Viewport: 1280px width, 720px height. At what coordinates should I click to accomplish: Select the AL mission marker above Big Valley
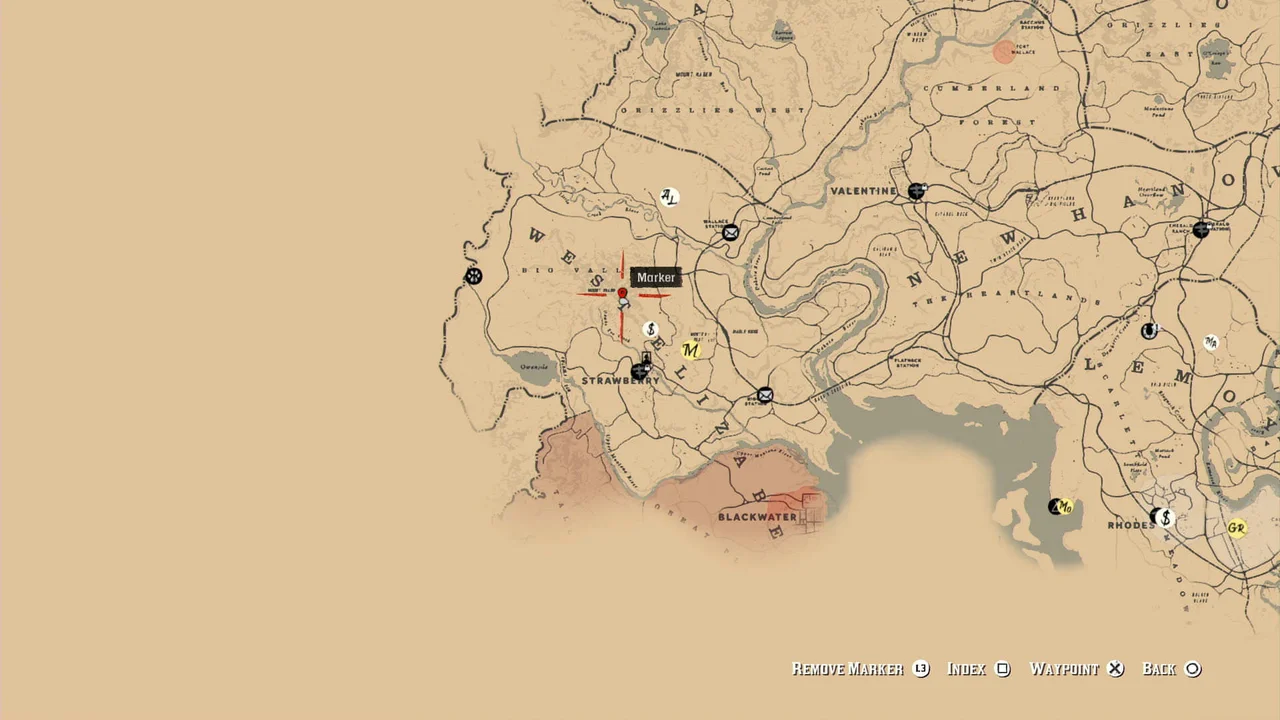(668, 197)
